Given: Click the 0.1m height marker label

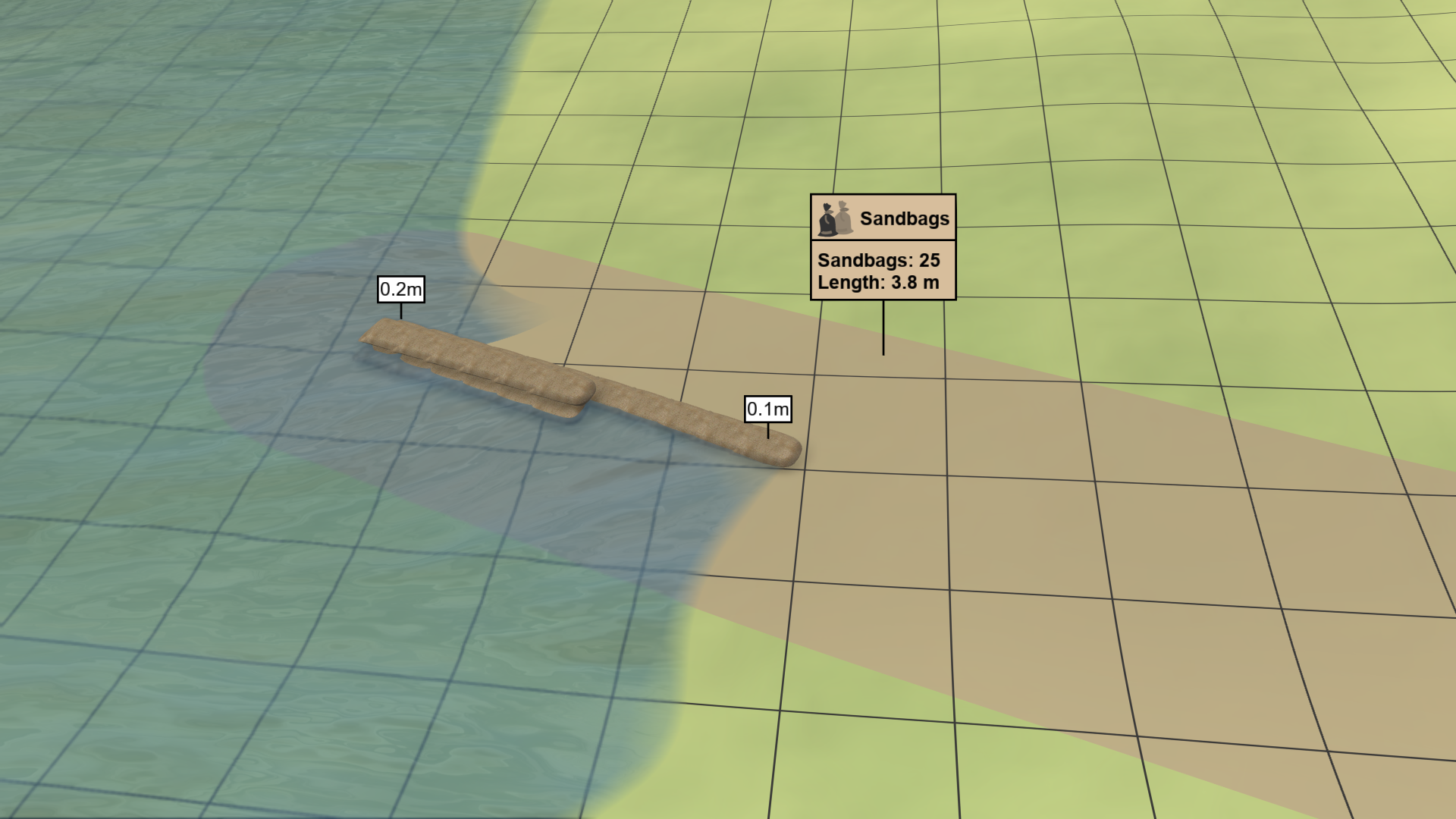Looking at the screenshot, I should [x=767, y=409].
